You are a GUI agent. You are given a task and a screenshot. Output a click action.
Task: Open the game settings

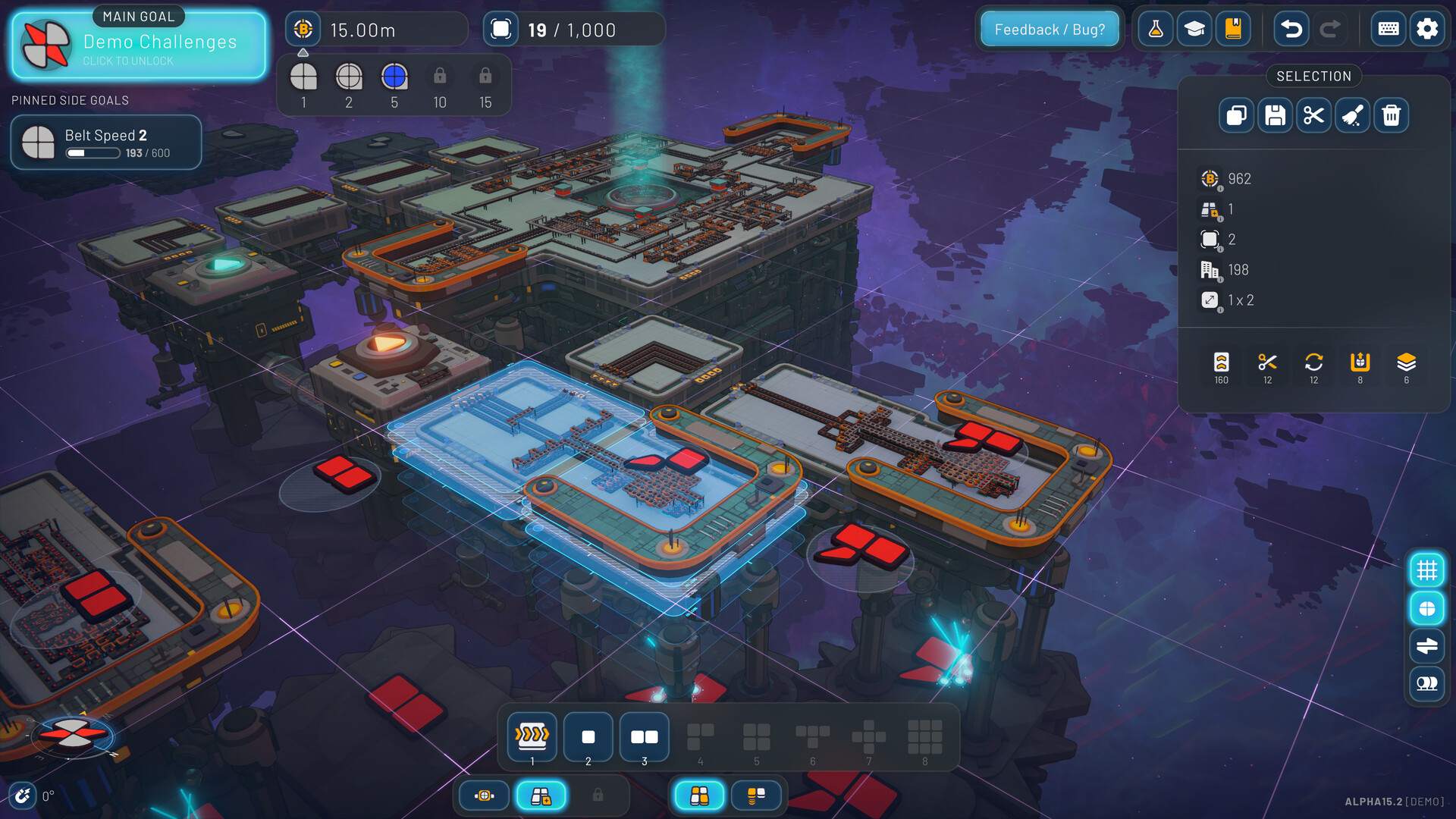[1427, 29]
